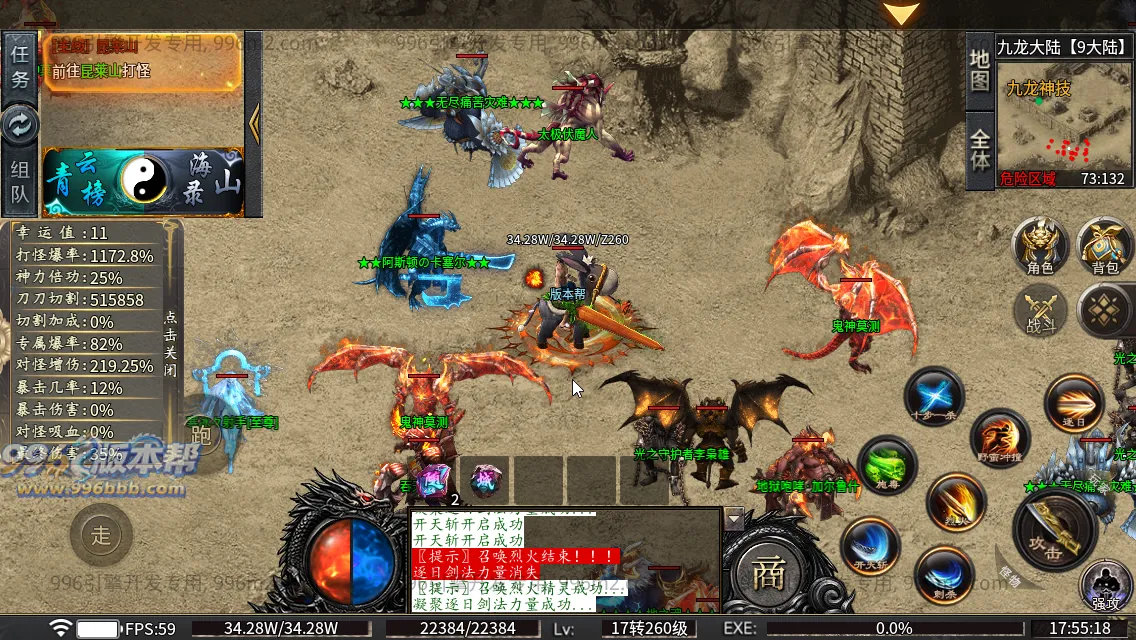Open the 角色 character panel
This screenshot has width=1136, height=640.
coord(1040,246)
